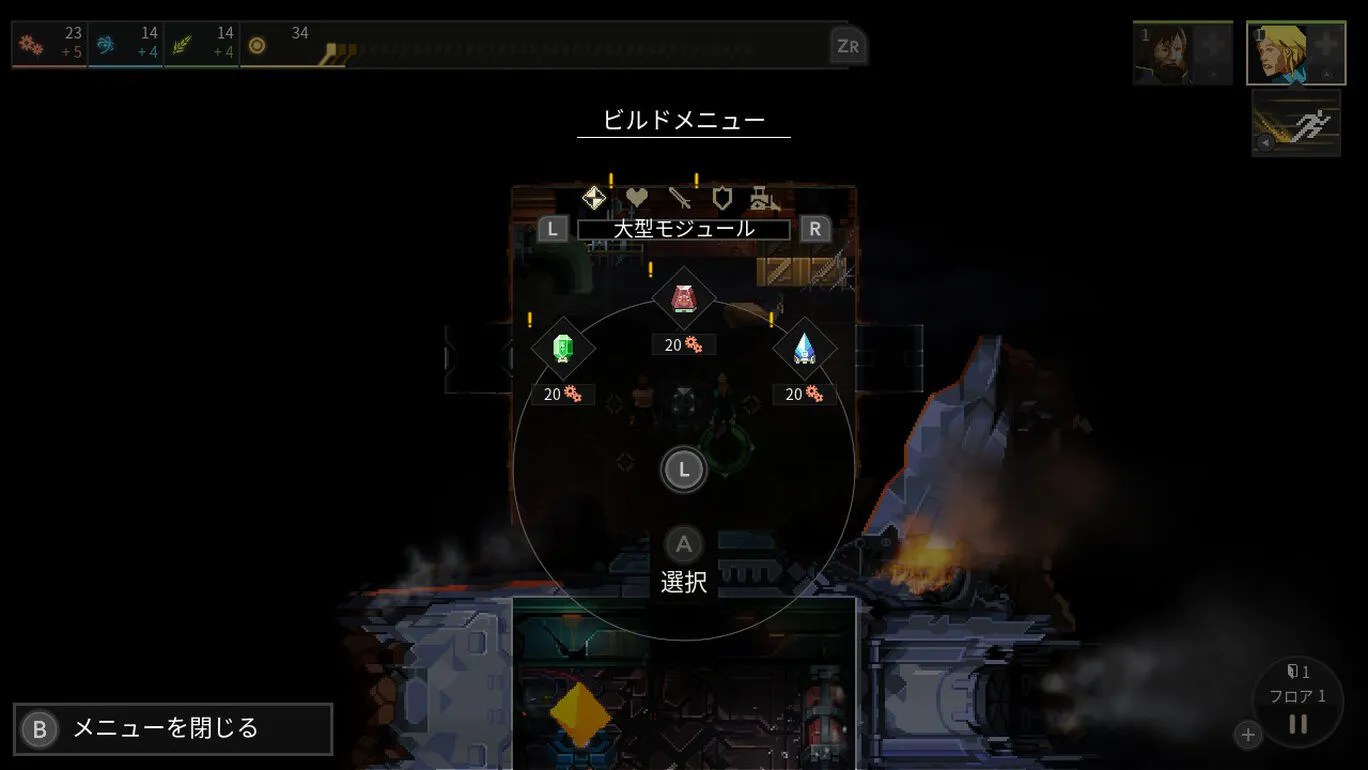Switch to the bulldozer category tab

tap(764, 198)
